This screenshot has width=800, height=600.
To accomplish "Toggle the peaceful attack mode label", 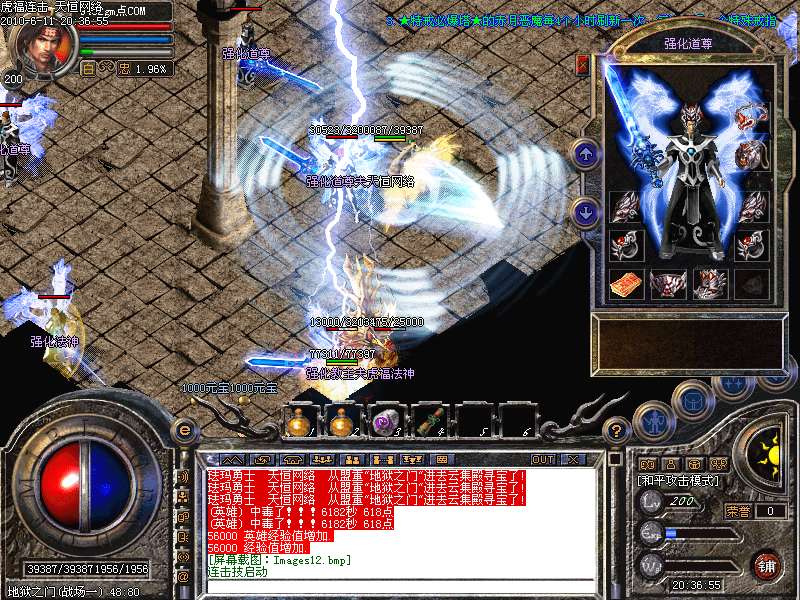I will 676,481.
